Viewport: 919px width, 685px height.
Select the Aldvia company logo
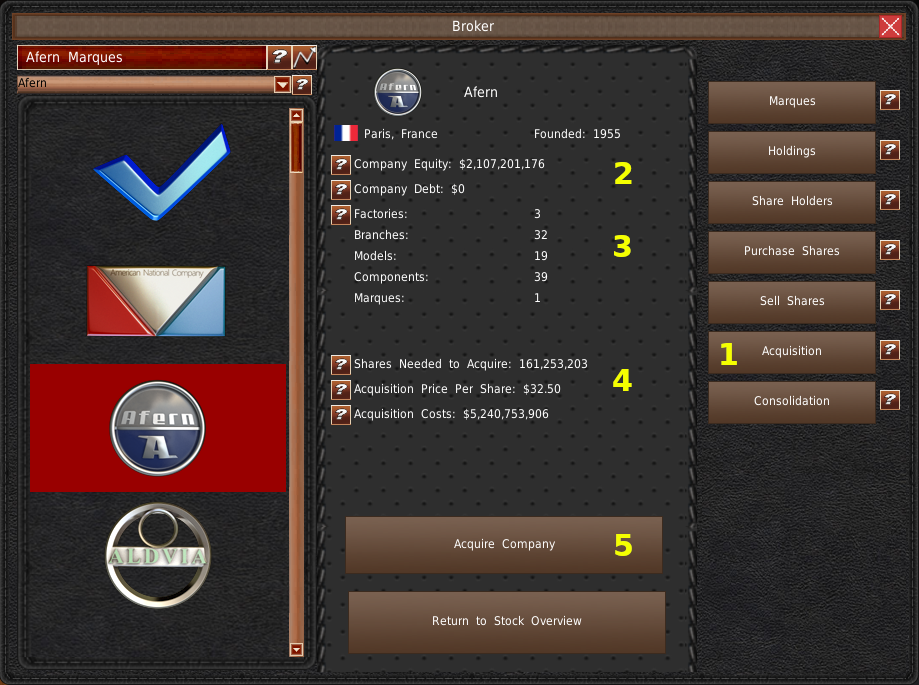tap(158, 555)
